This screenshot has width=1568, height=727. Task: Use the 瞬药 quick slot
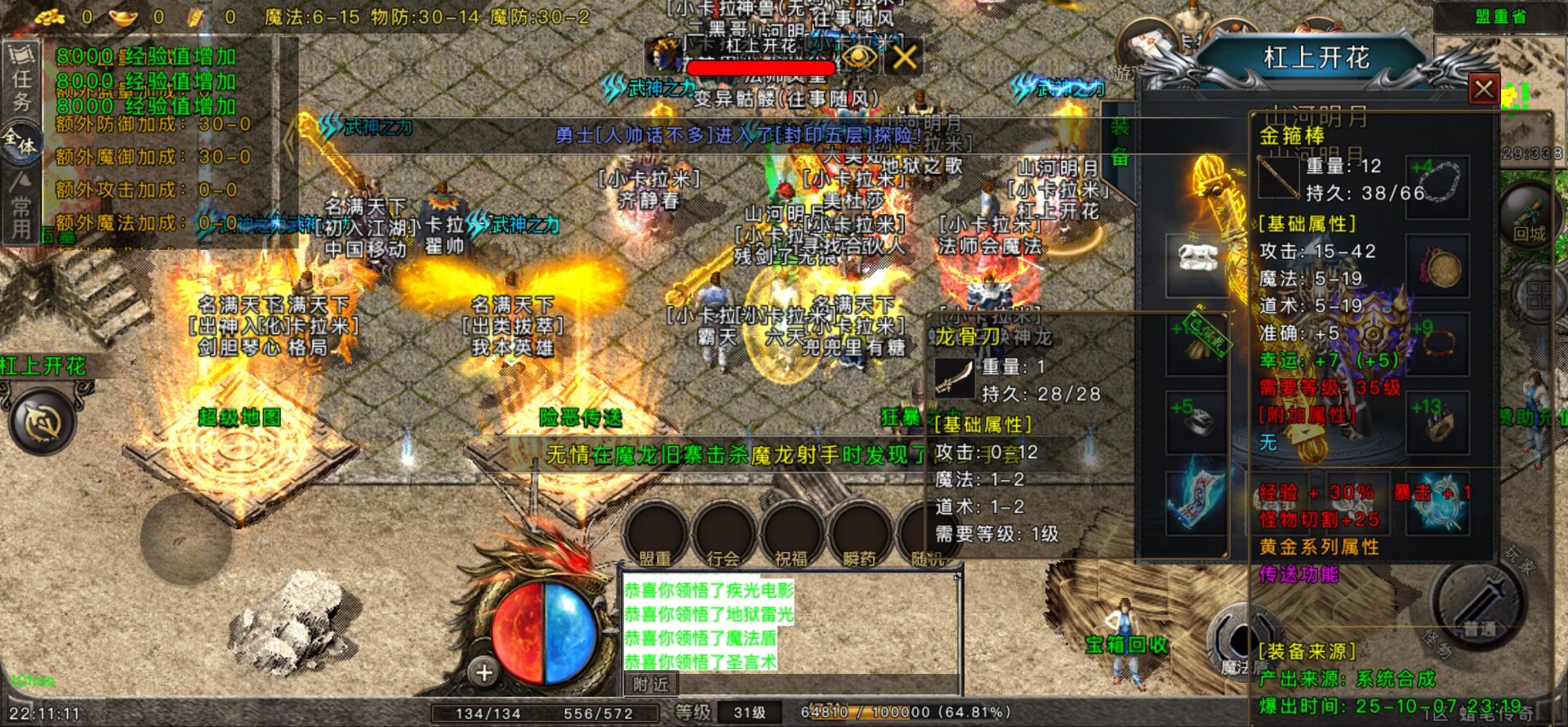click(x=858, y=535)
